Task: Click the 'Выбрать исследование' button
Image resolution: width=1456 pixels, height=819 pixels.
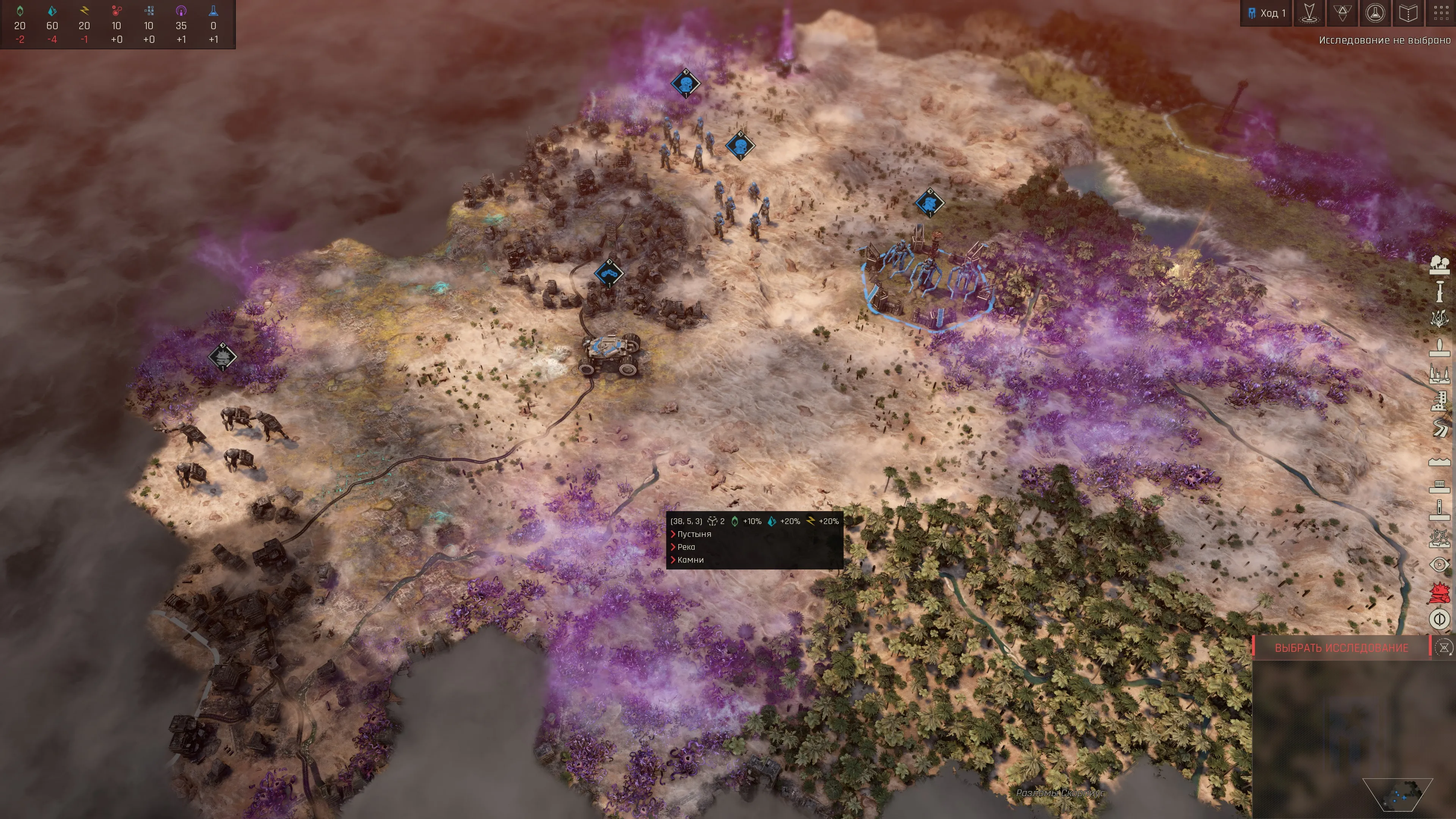Action: coord(1341,648)
